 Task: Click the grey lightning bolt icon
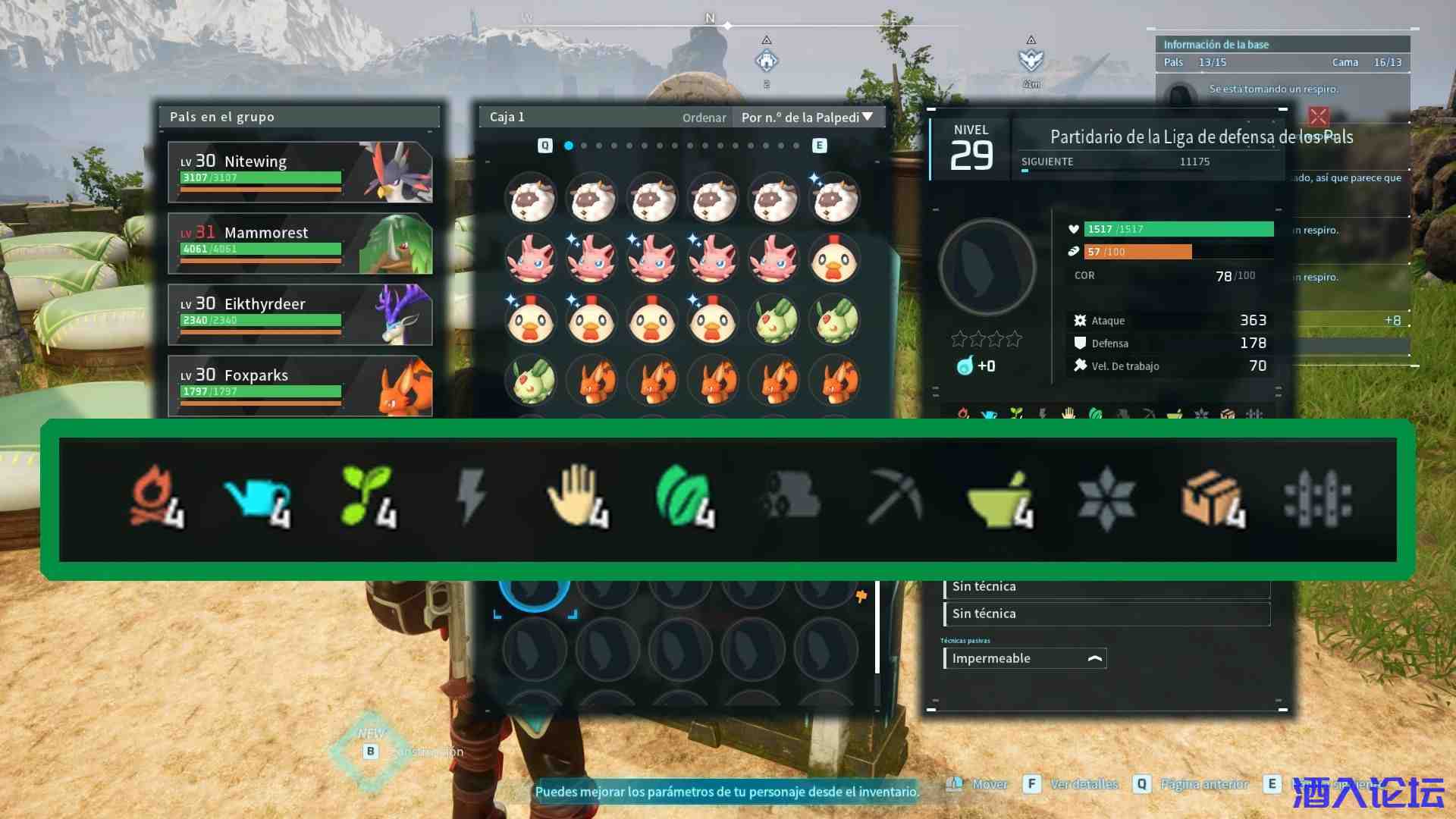tap(471, 497)
